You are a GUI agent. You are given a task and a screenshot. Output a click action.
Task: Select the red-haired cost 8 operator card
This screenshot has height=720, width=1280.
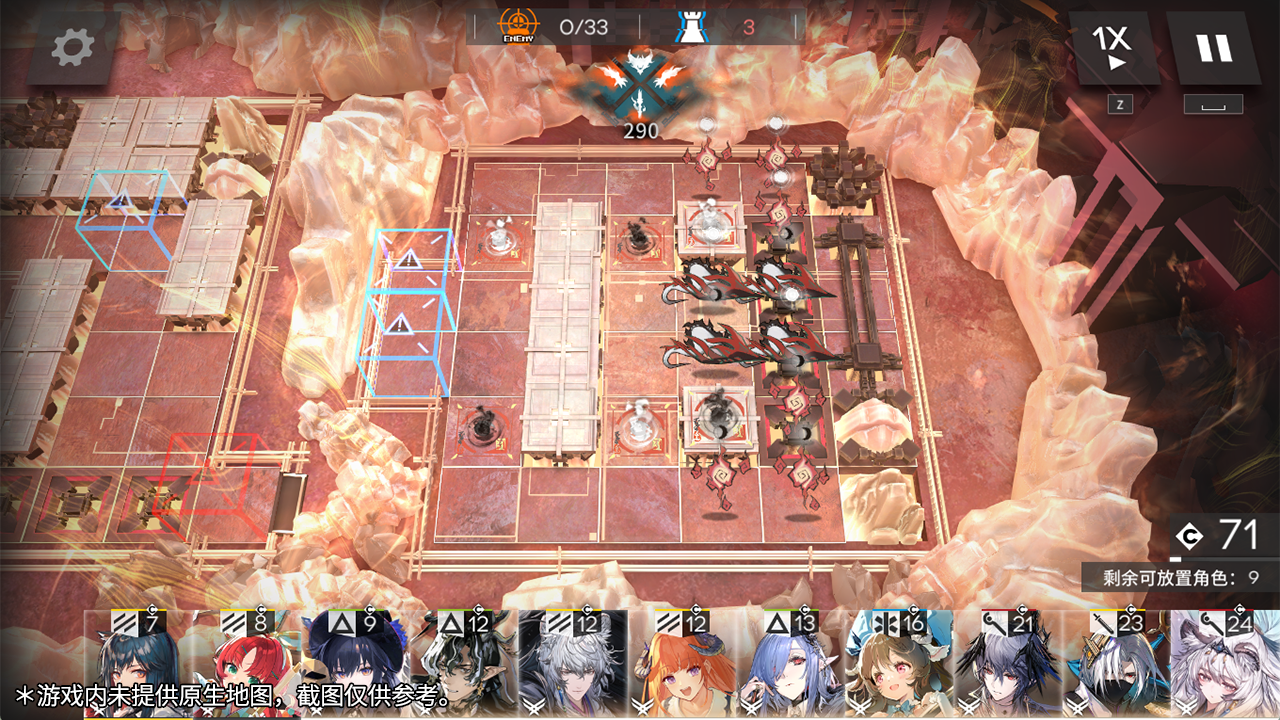[247, 665]
